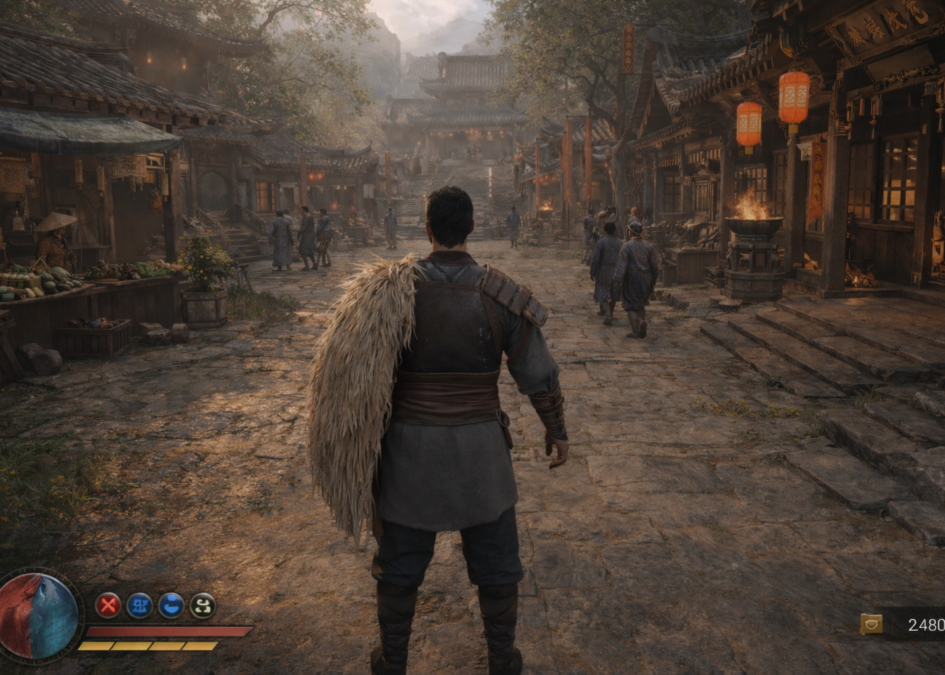945x675 pixels.
Task: Open the red and blue character portrait
Action: coord(40,615)
